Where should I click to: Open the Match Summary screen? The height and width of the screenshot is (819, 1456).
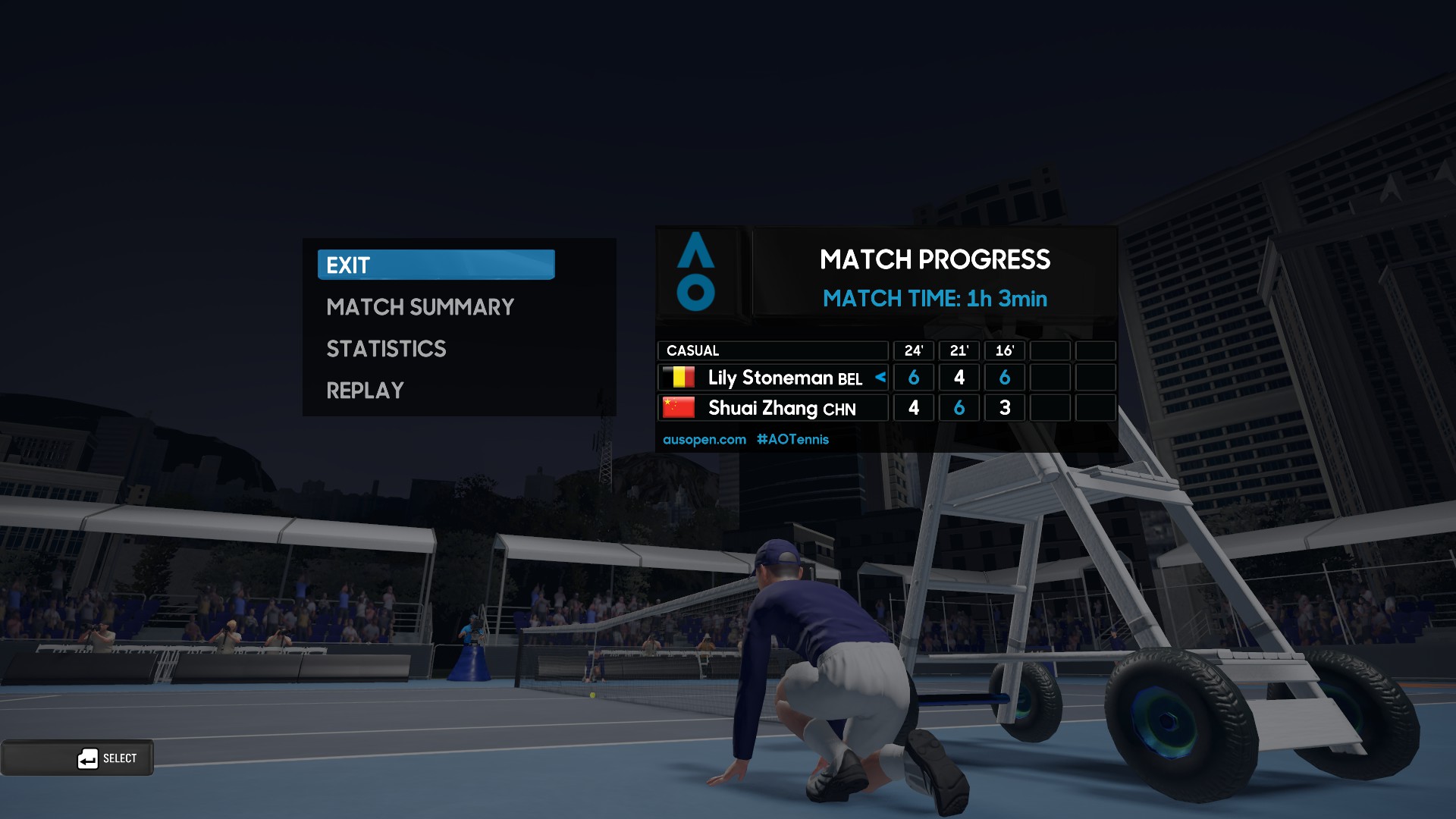[x=420, y=307]
